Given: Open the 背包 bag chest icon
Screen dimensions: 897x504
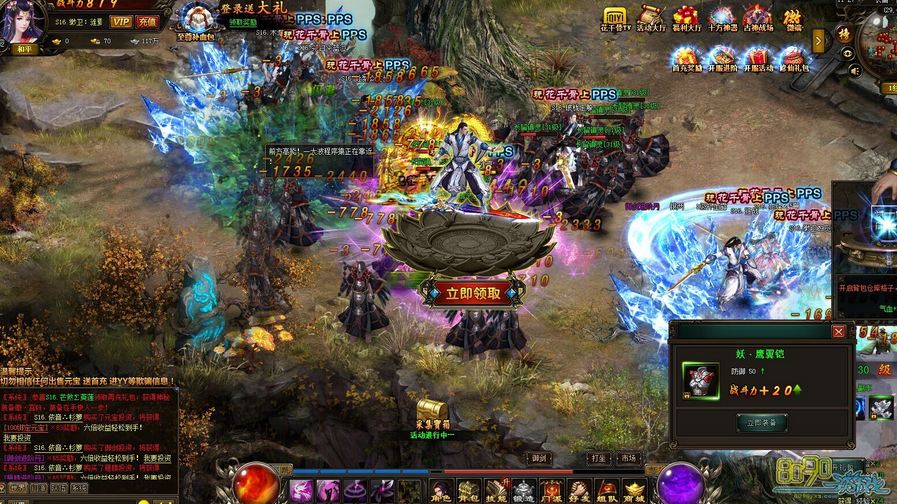Looking at the screenshot, I should [x=469, y=490].
